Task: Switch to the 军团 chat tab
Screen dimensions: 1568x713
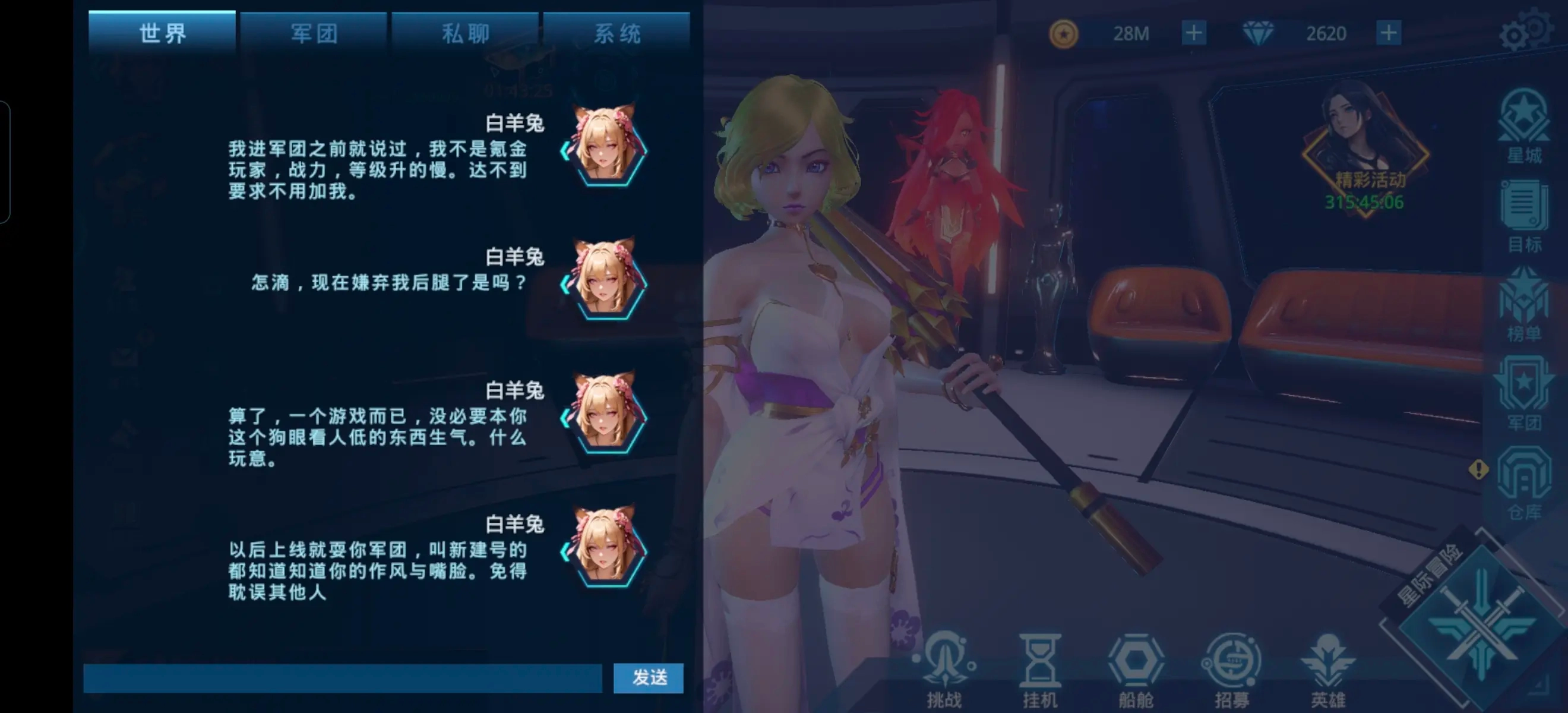Action: click(312, 33)
